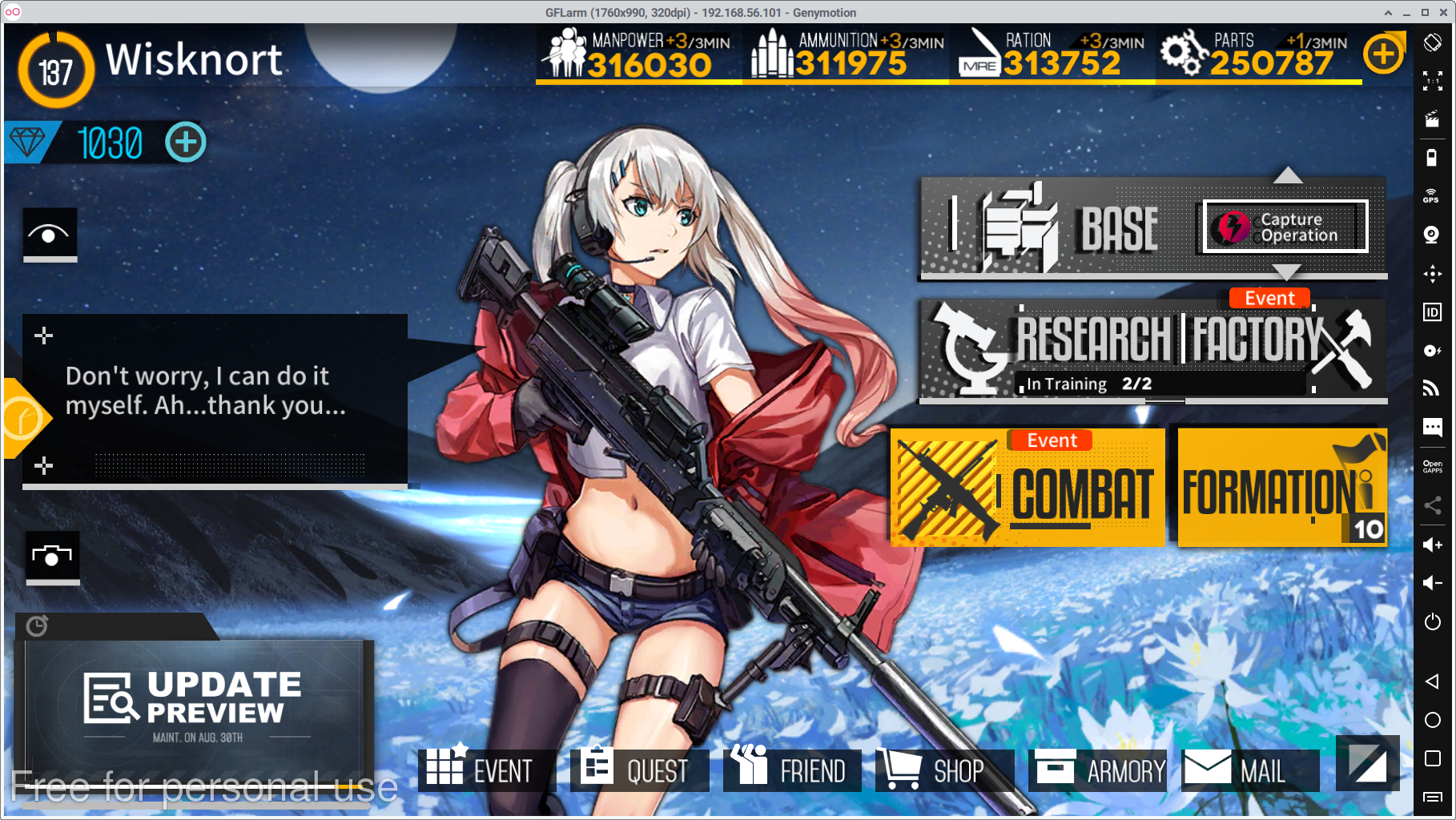Select the Capture Operation shortcut
This screenshot has height=820, width=1456.
[1285, 227]
